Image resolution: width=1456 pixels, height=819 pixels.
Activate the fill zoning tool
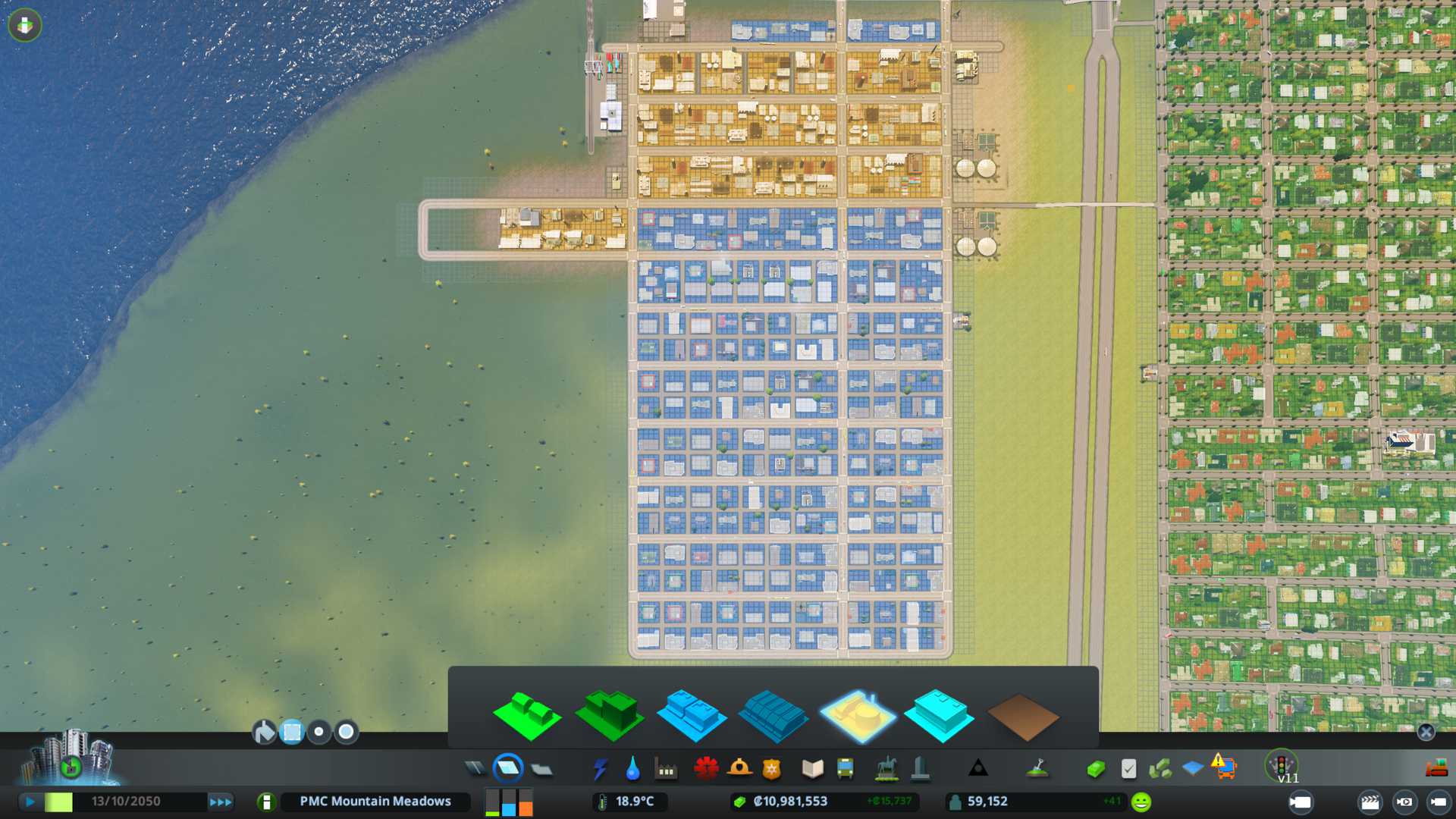coord(264,732)
